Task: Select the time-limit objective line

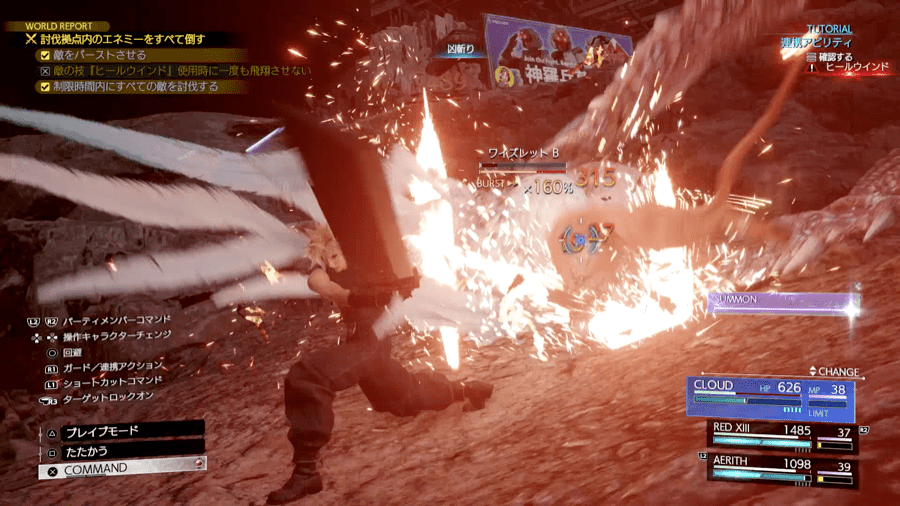Action: [x=129, y=87]
